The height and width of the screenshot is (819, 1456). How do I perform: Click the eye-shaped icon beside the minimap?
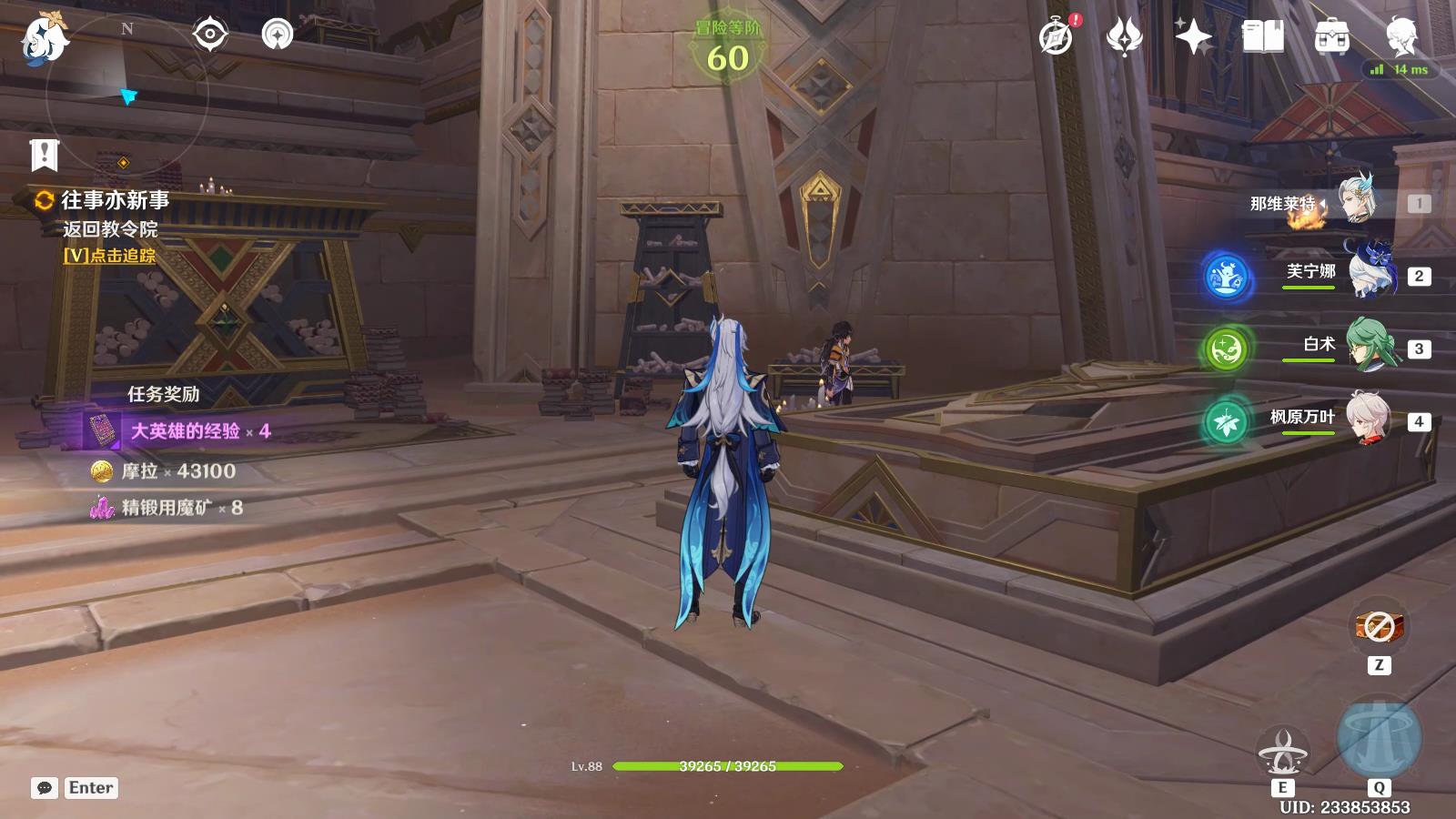[209, 35]
